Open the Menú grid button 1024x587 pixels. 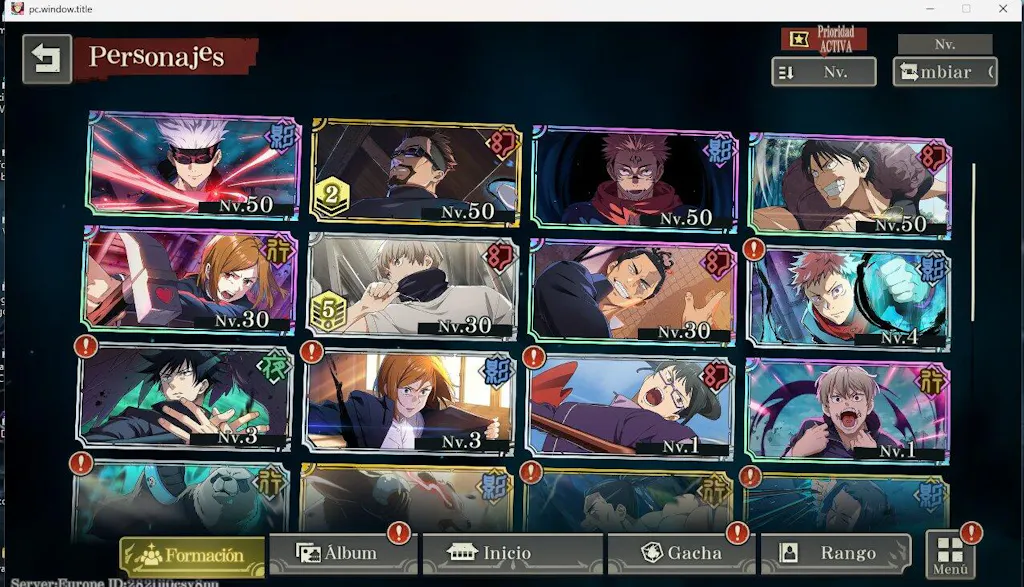click(950, 555)
